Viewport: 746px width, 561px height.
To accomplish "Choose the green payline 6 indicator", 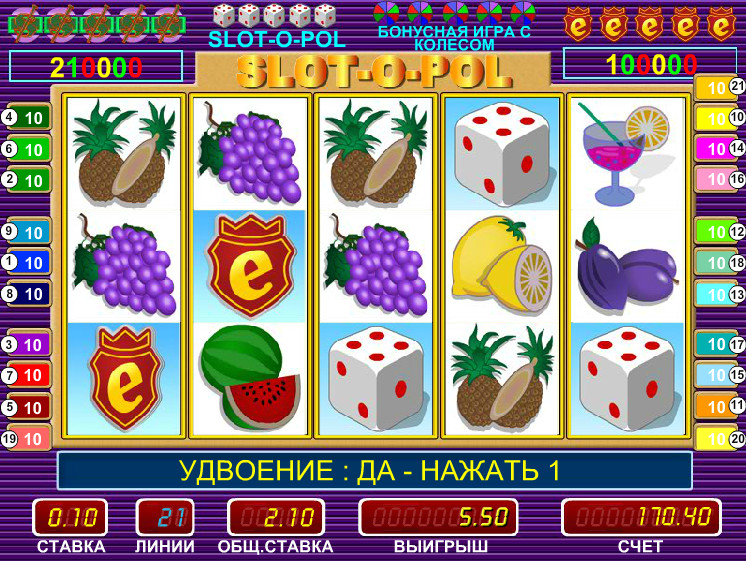I will 27,149.
